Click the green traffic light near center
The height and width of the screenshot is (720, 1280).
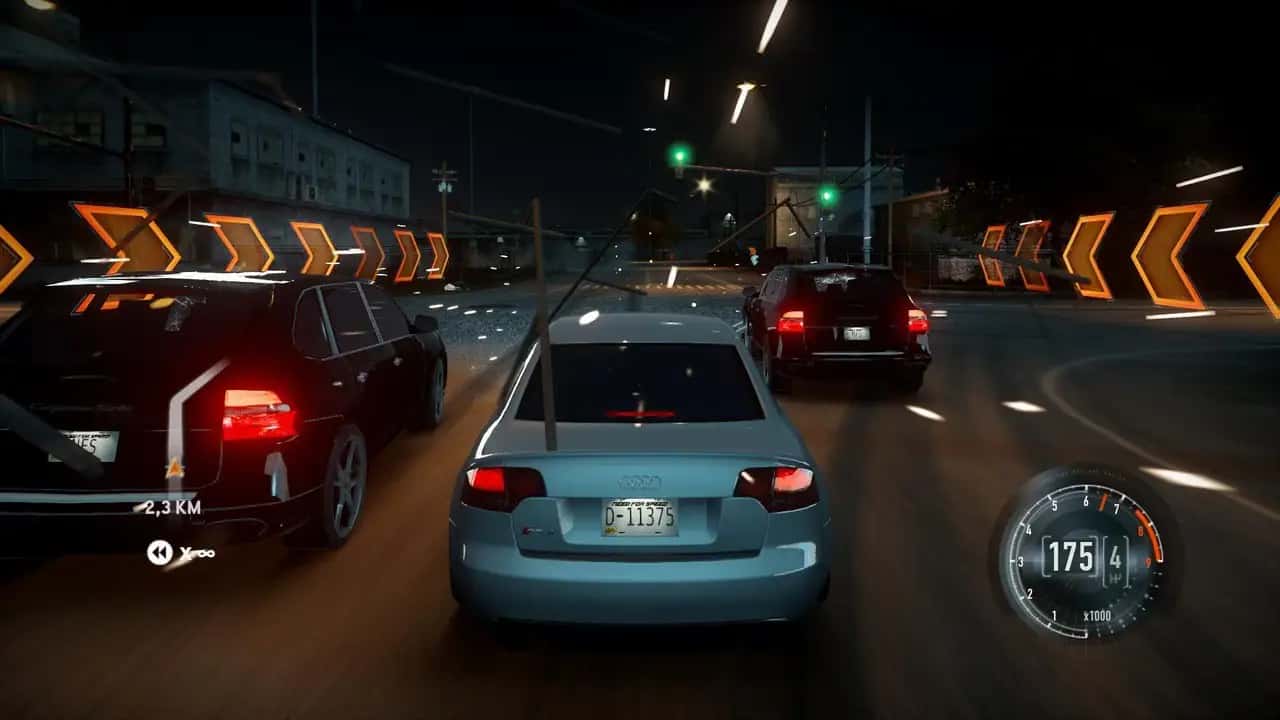tap(681, 153)
